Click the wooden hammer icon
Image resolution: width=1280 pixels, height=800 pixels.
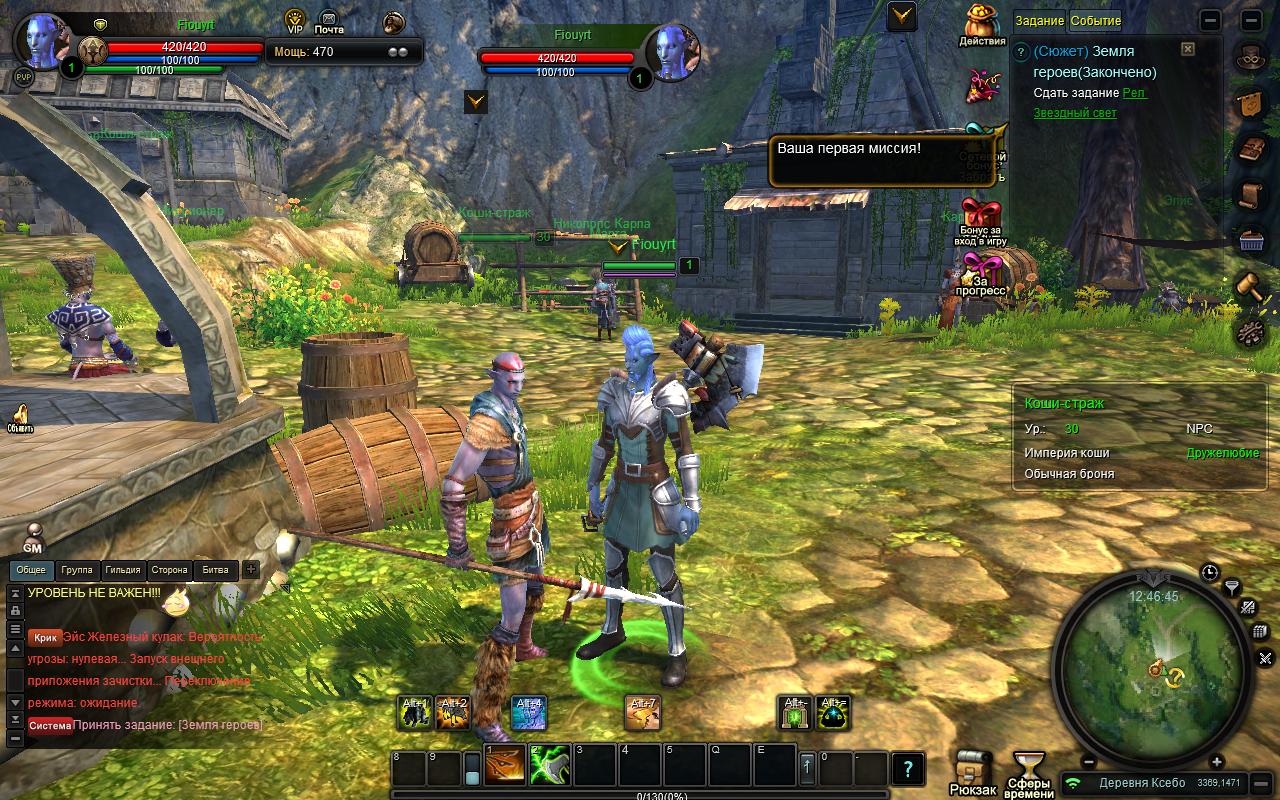[1248, 286]
